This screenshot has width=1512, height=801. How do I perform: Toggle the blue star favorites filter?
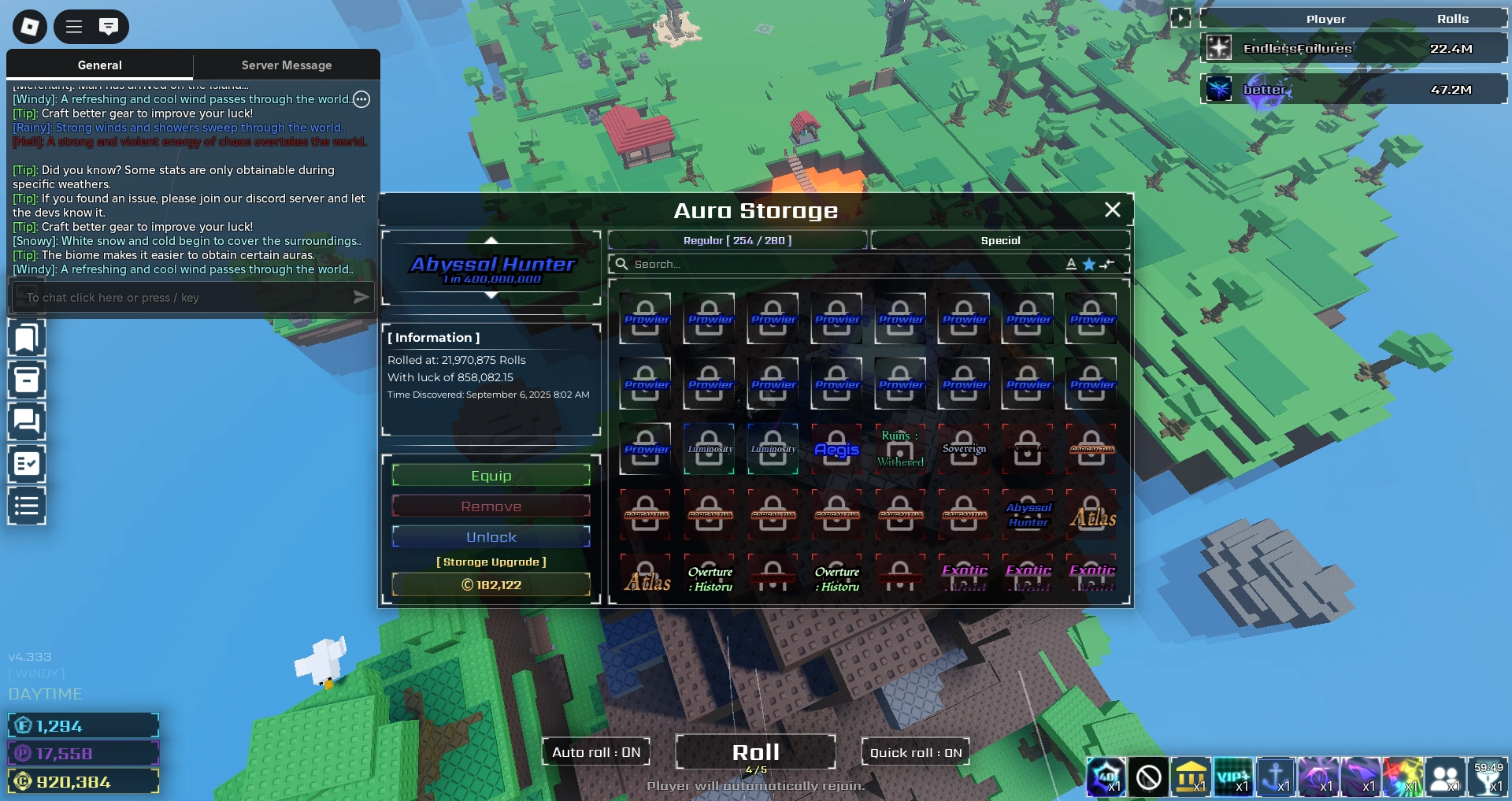pos(1089,264)
